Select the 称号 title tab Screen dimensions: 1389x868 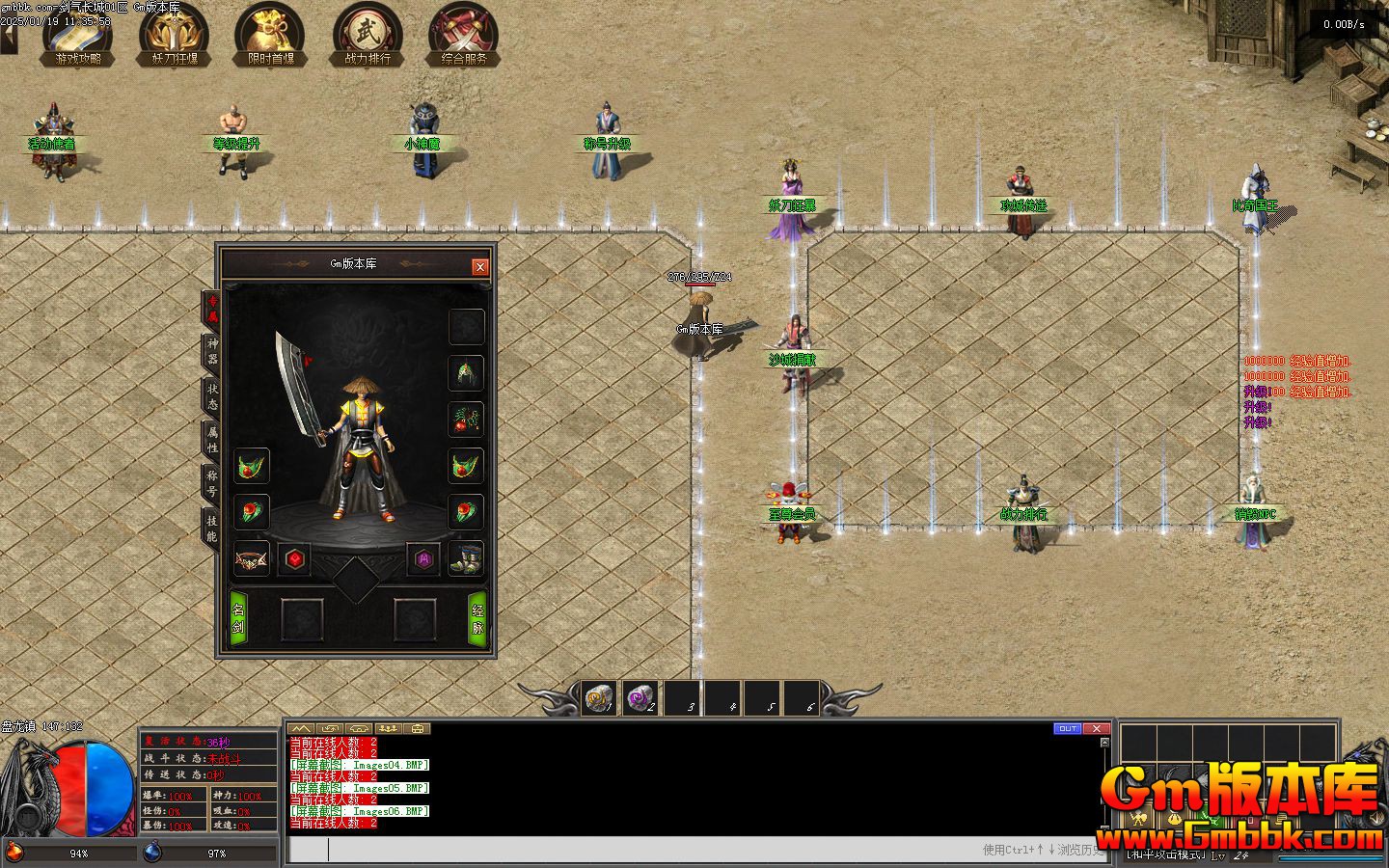pos(211,482)
